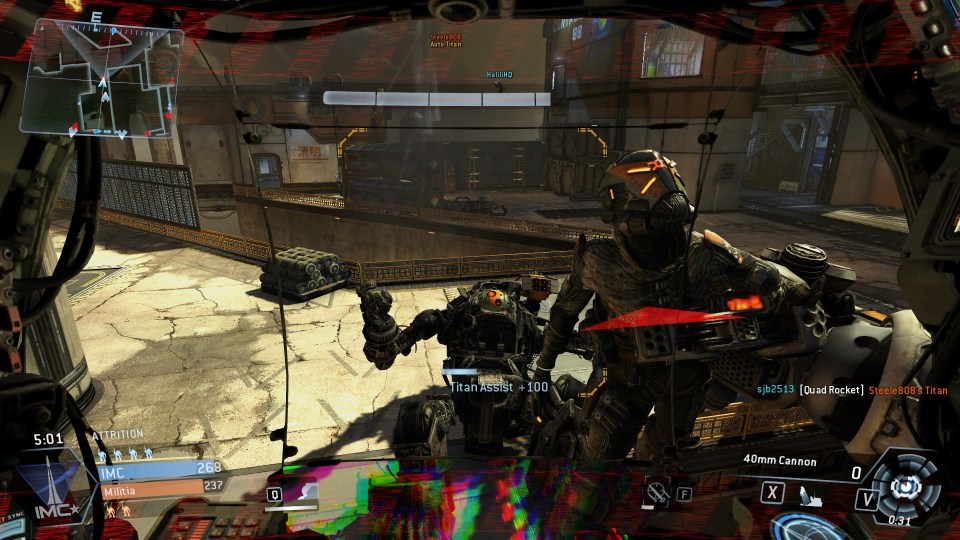This screenshot has width=960, height=540.
Task: Activate the Titan core ability dial
Action: point(905,485)
